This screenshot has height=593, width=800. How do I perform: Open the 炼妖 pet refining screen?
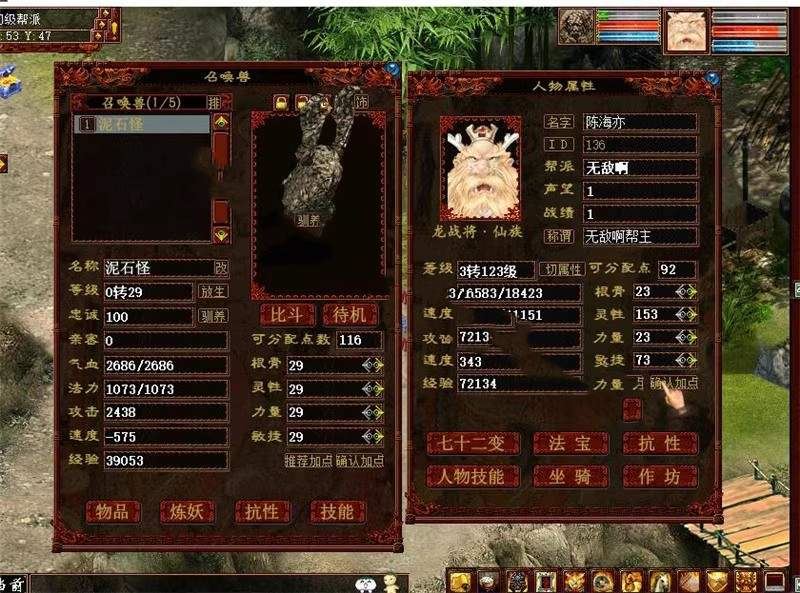187,512
